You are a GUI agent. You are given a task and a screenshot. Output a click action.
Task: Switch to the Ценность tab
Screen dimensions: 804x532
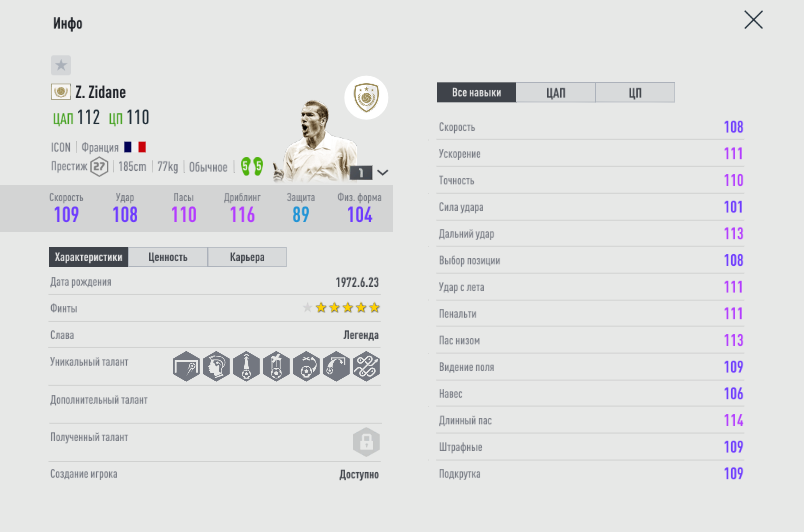click(168, 257)
